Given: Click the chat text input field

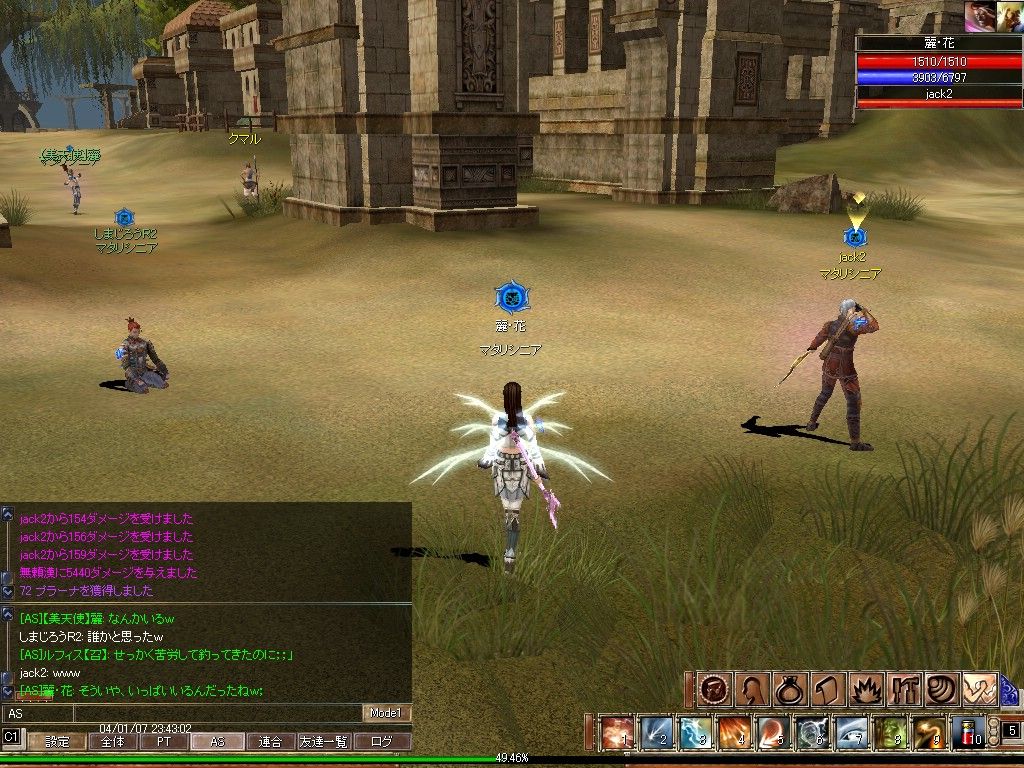Looking at the screenshot, I should pos(180,713).
